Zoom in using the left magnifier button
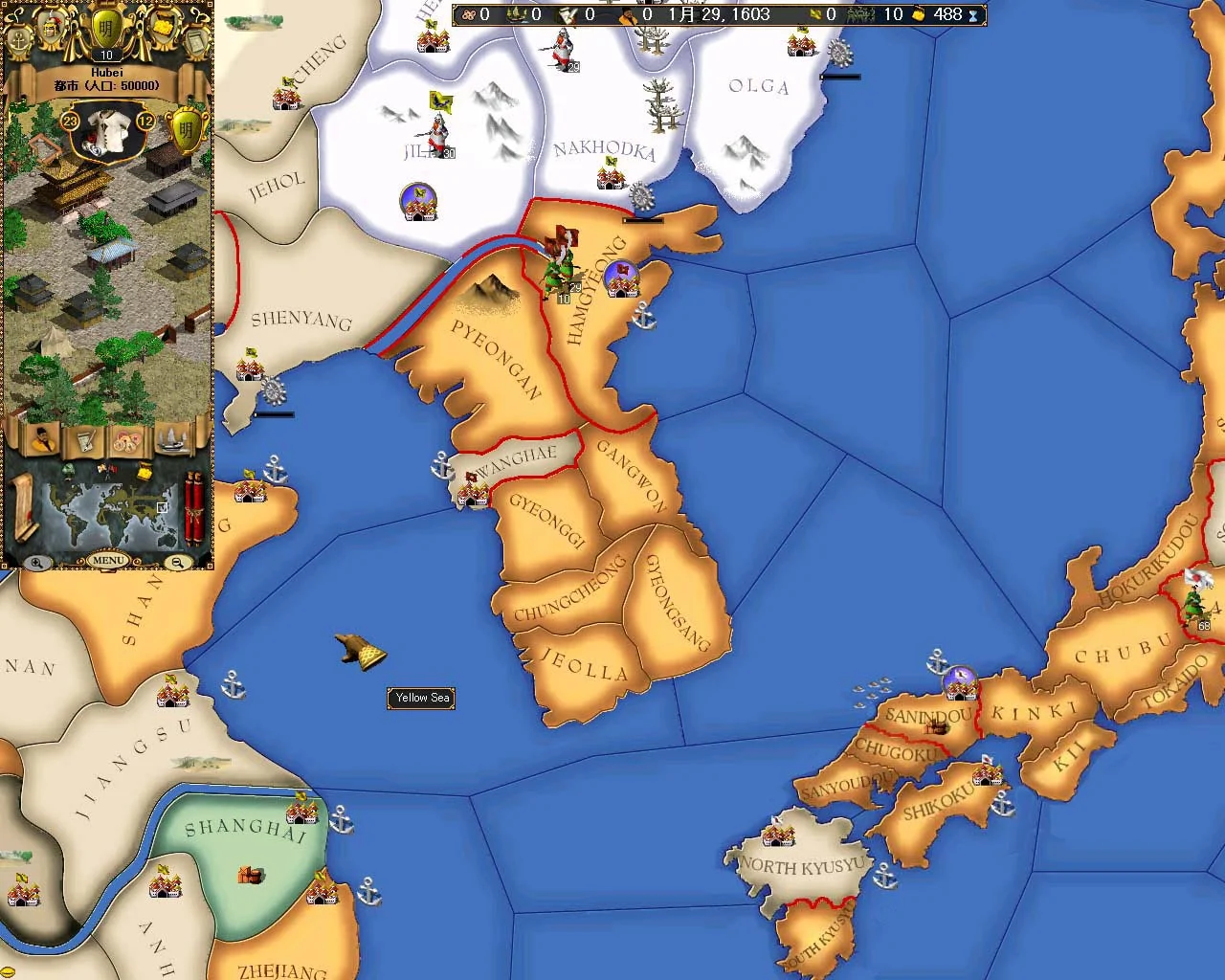The height and width of the screenshot is (980, 1225). (x=35, y=561)
